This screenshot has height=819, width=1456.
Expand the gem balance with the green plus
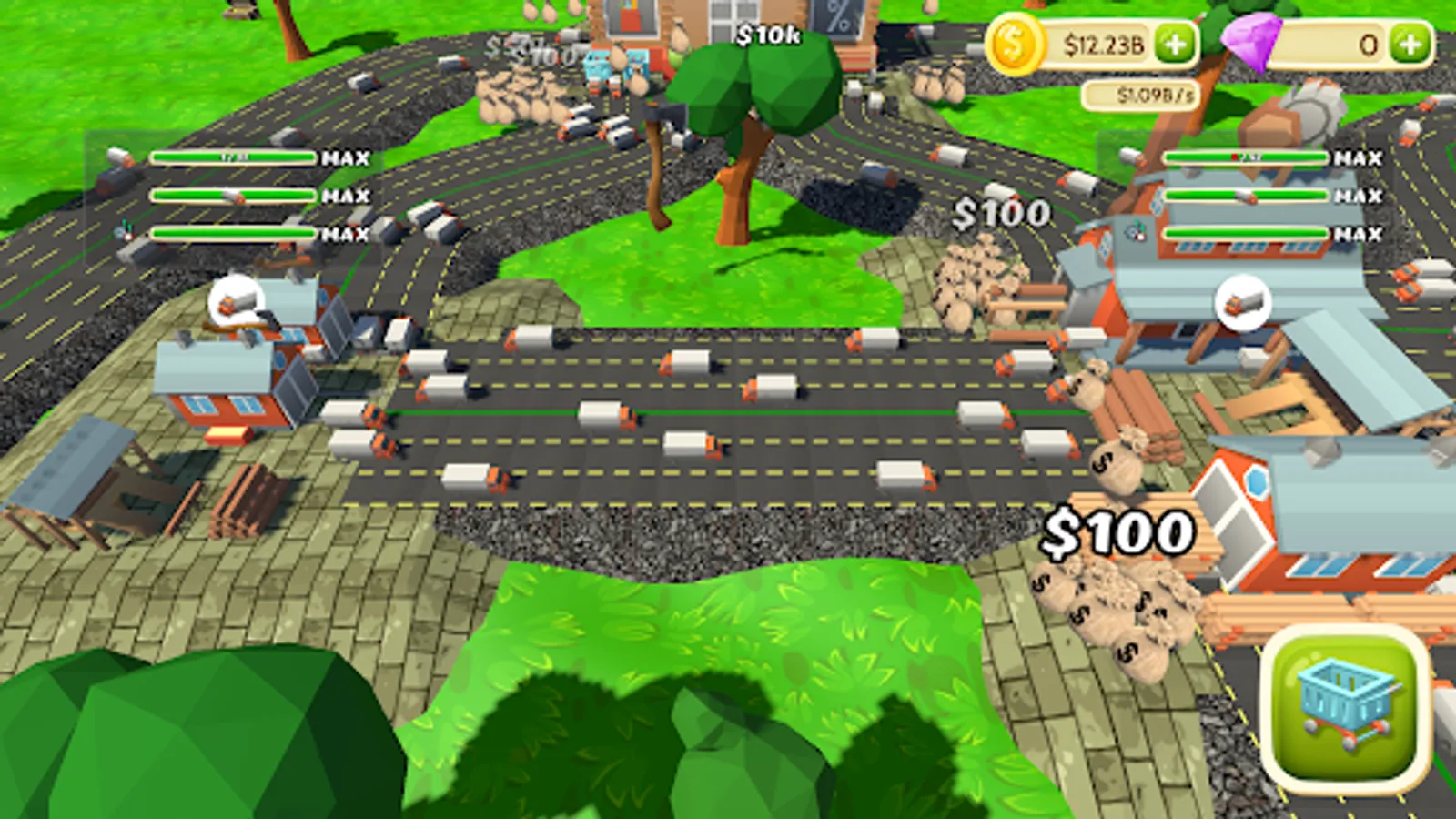(x=1410, y=41)
